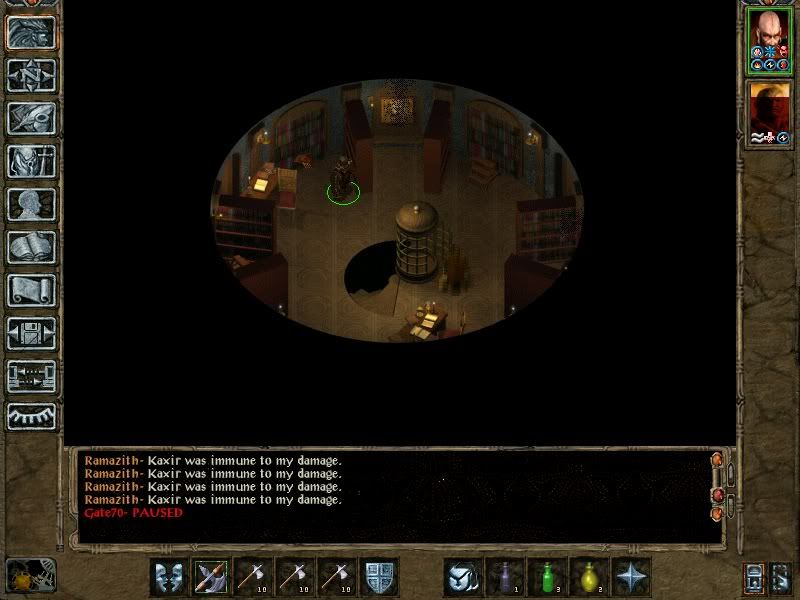The width and height of the screenshot is (800, 600).
Task: Activate the four-point star special abilities button
Action: 632,577
